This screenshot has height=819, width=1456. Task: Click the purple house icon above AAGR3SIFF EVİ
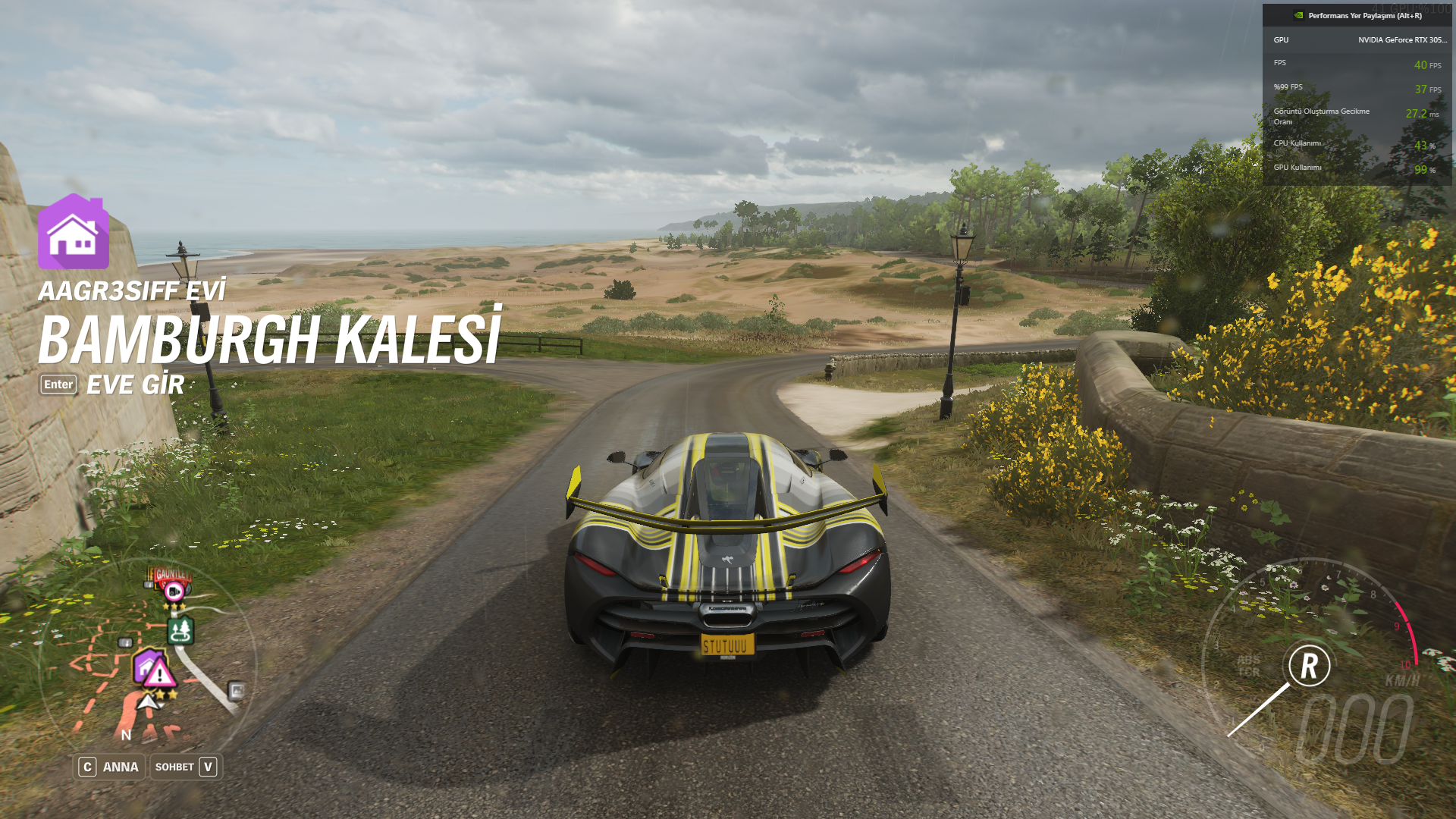(74, 233)
